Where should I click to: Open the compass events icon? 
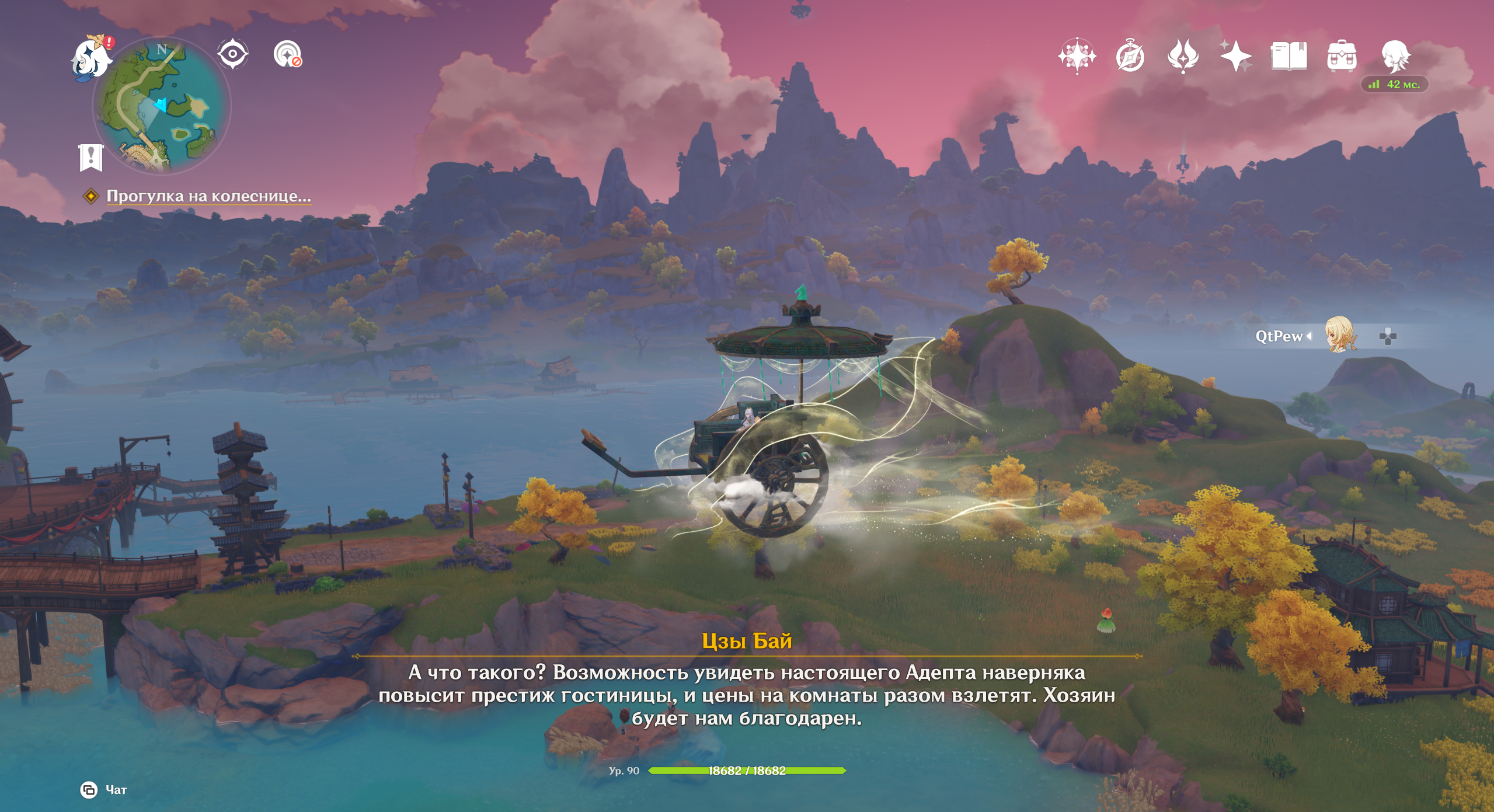1130,57
